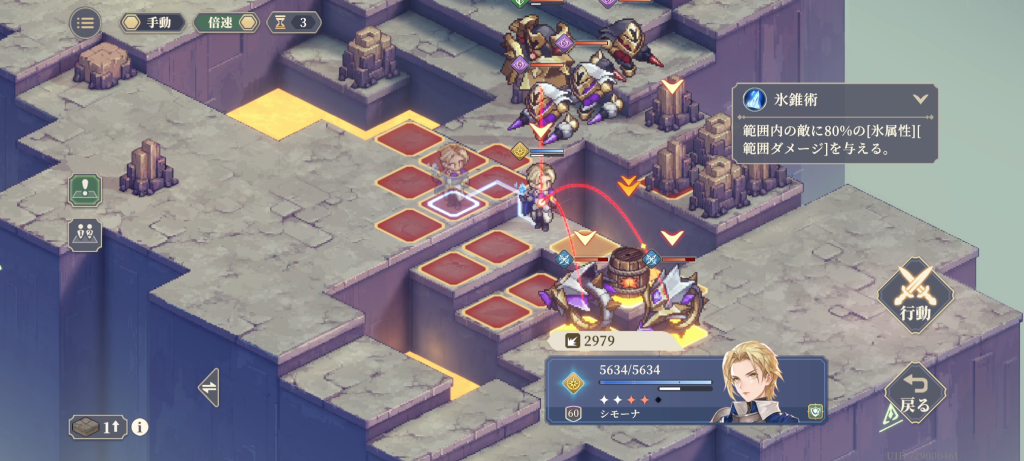Expand the 氷錐術 skill description panel
The width and height of the screenshot is (1024, 461).
(920, 100)
